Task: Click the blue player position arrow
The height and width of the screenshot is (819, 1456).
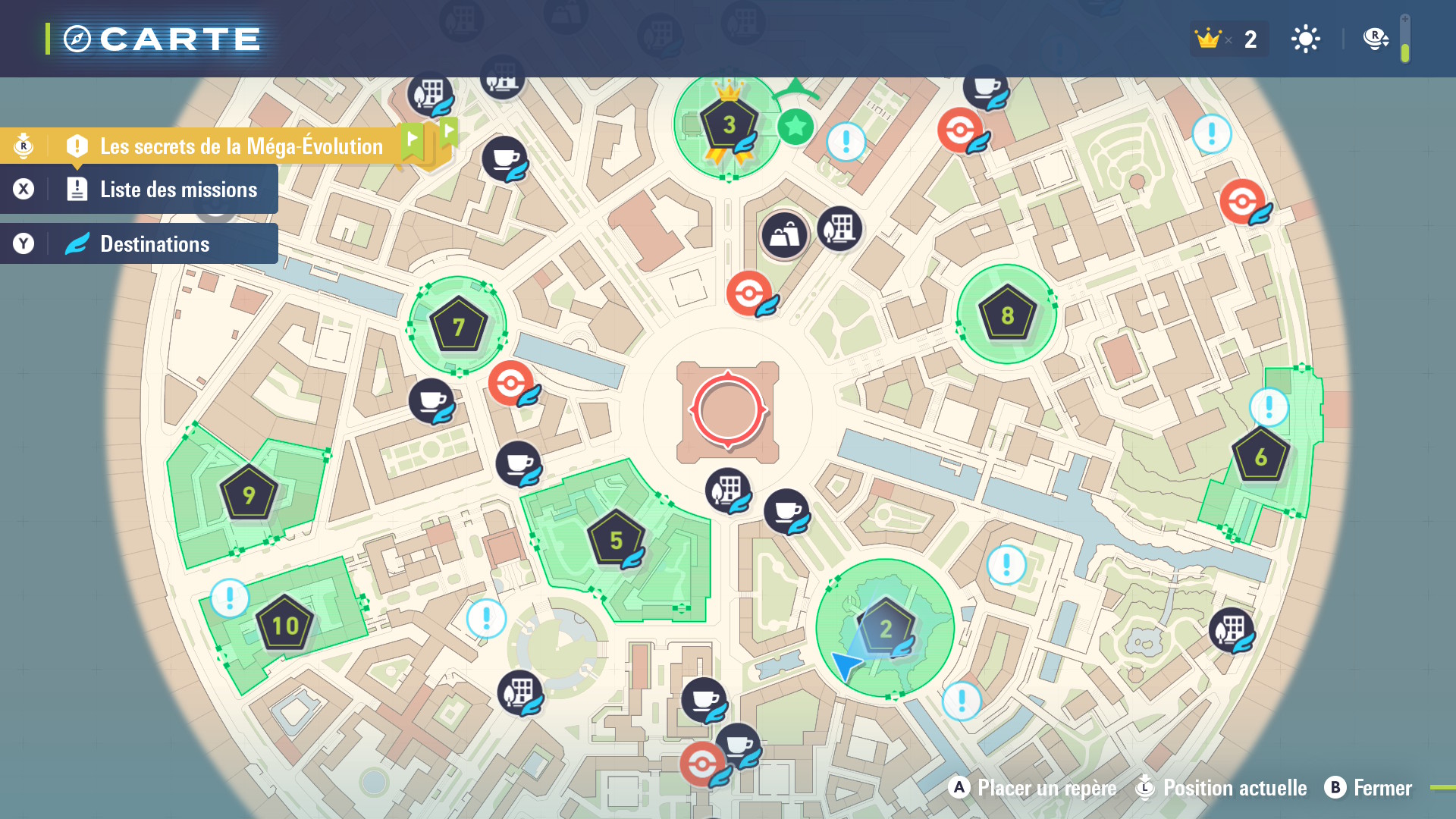Action: [845, 665]
